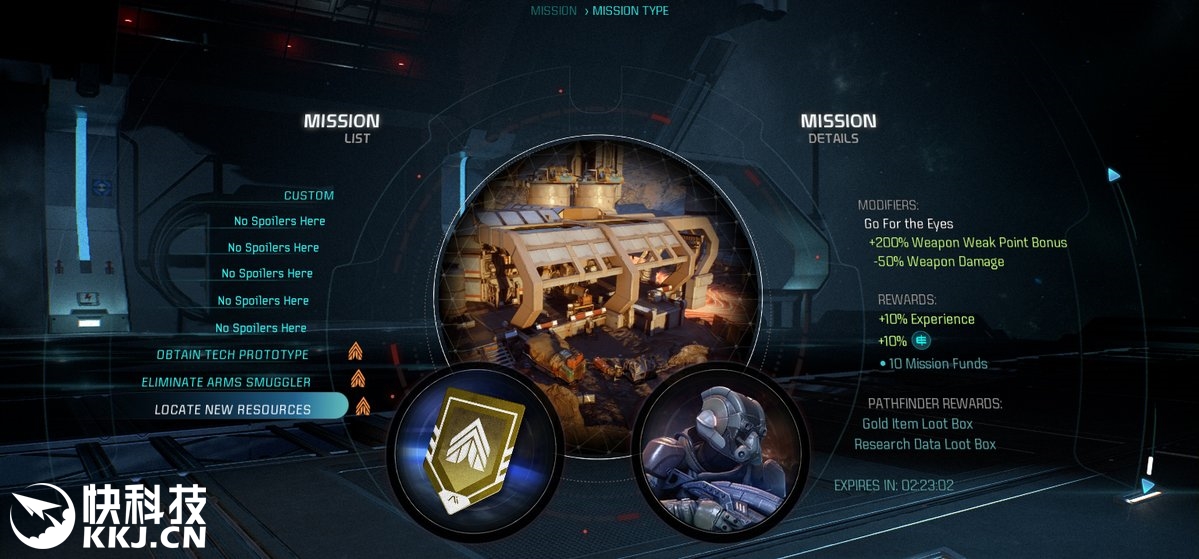Image resolution: width=1199 pixels, height=559 pixels.
Task: Select the Custom mission entry
Action: click(309, 196)
